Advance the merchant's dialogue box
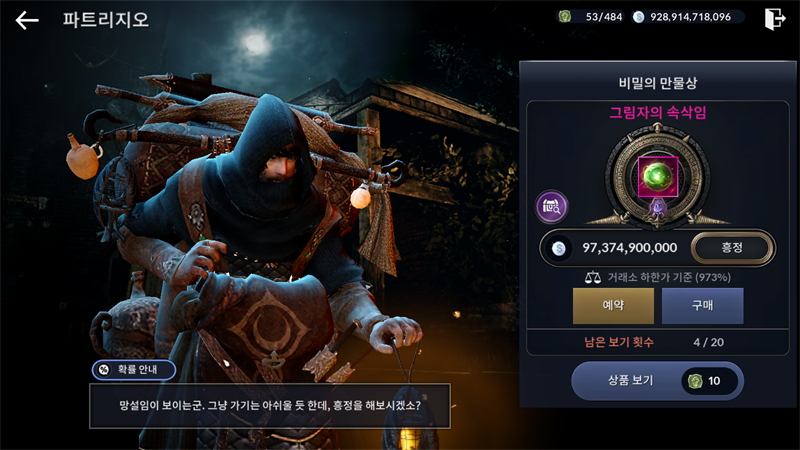Image resolution: width=800 pixels, height=450 pixels. click(269, 408)
